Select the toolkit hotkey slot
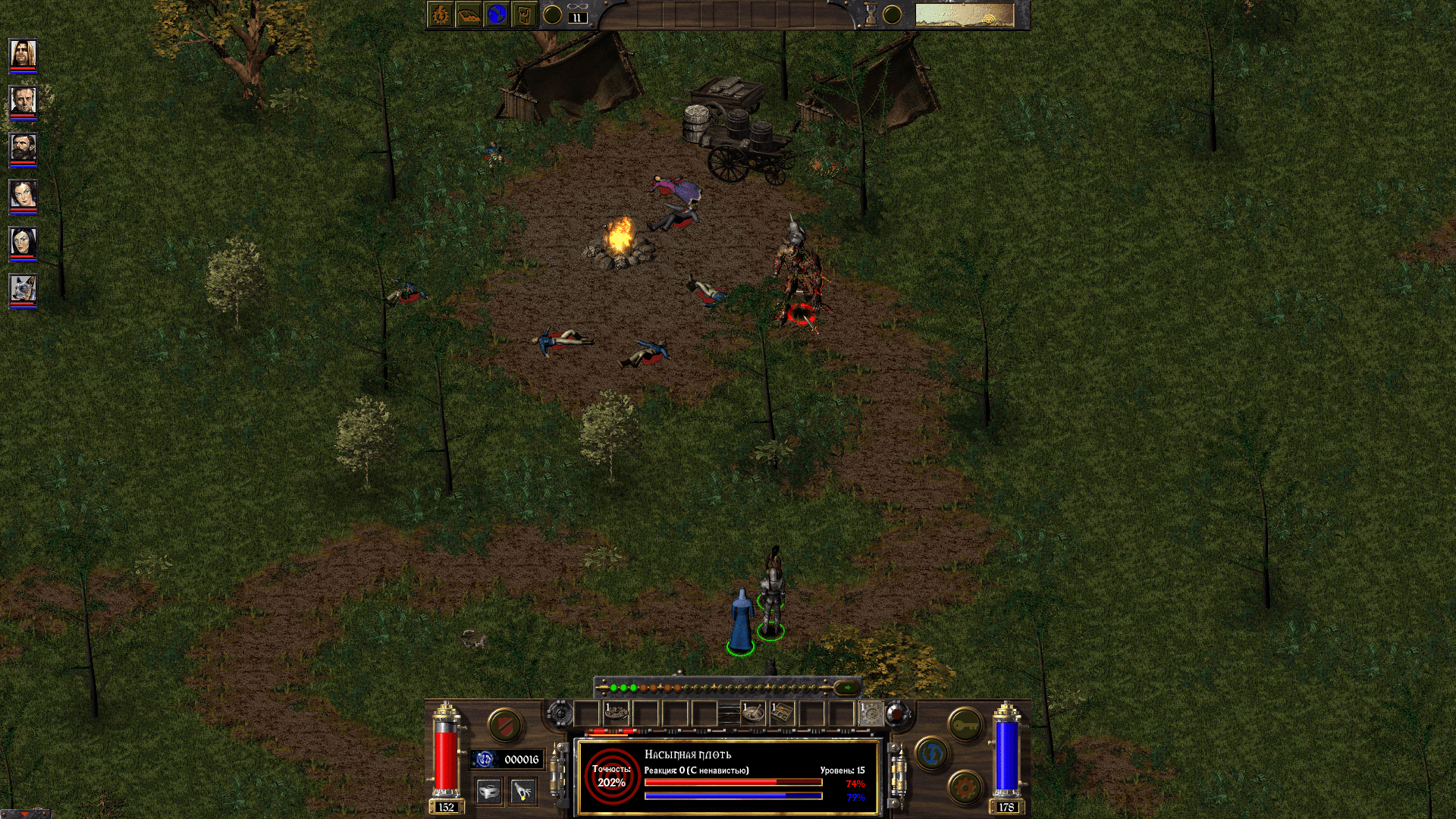The image size is (1456, 819). click(x=781, y=712)
